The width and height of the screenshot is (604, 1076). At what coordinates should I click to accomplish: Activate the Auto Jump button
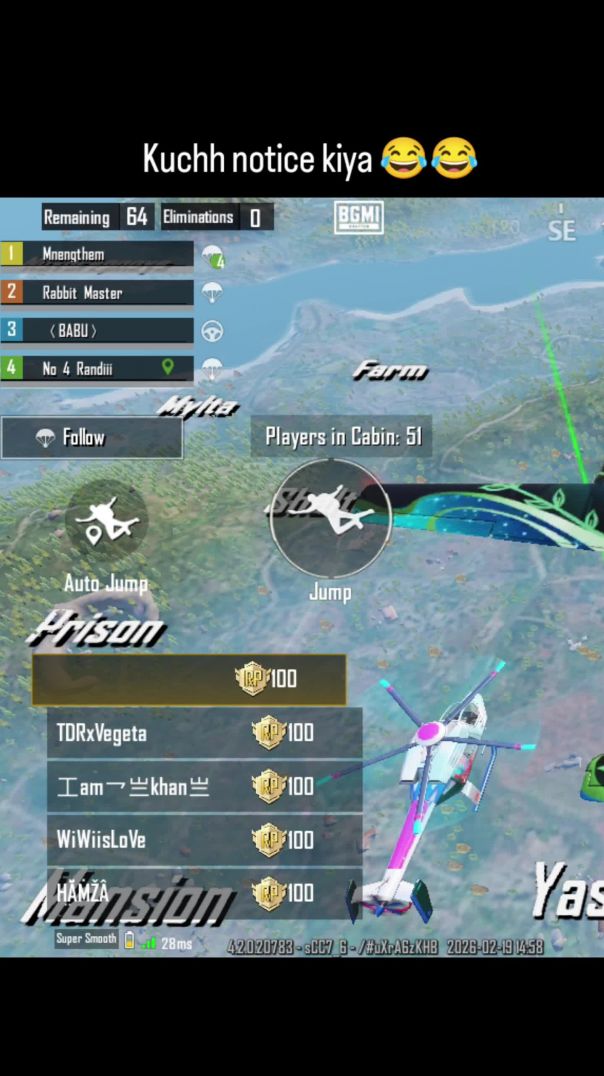[106, 521]
